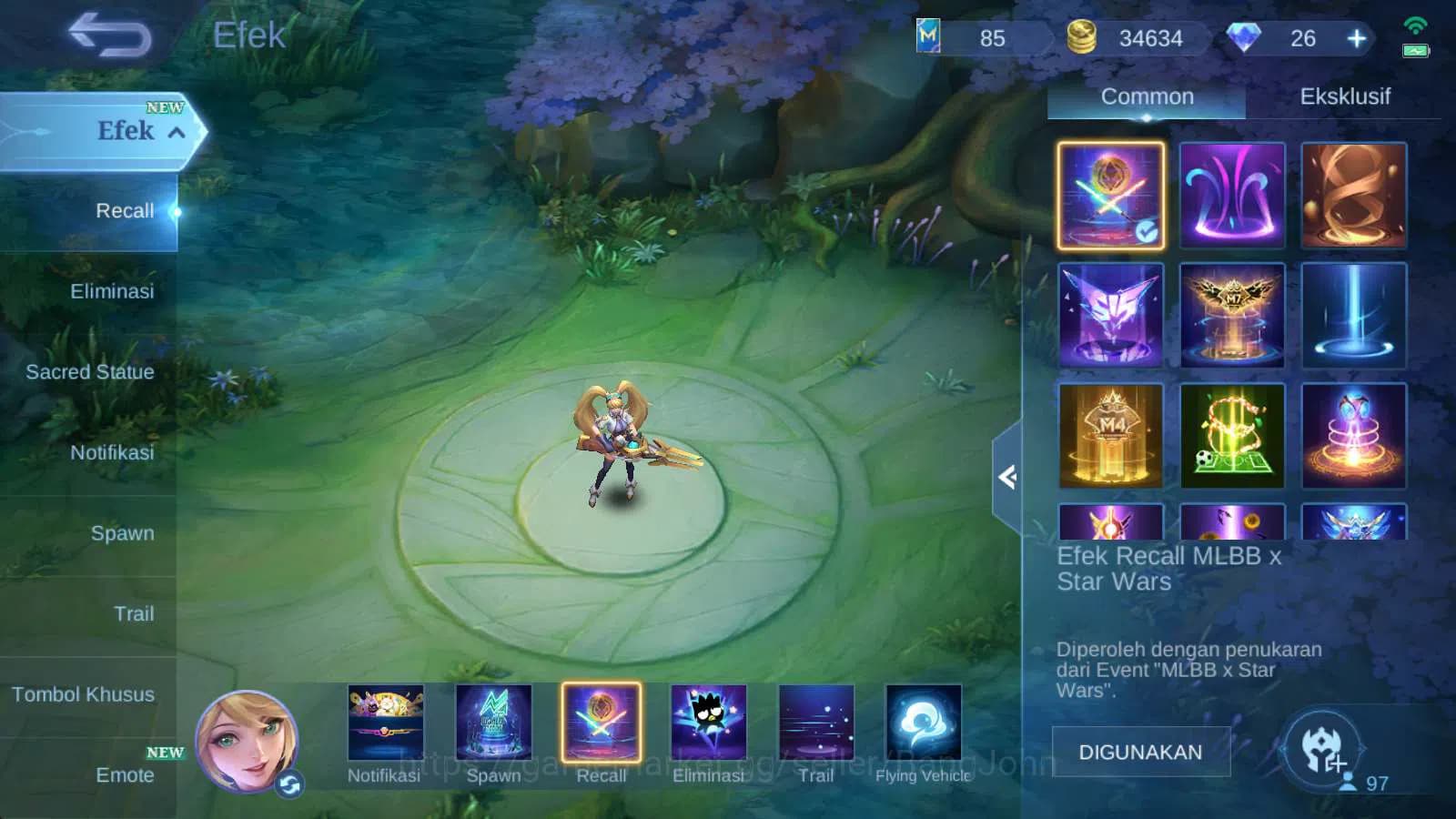Image resolution: width=1456 pixels, height=819 pixels.
Task: Open the Emote section in the sidebar
Action: coord(126,775)
